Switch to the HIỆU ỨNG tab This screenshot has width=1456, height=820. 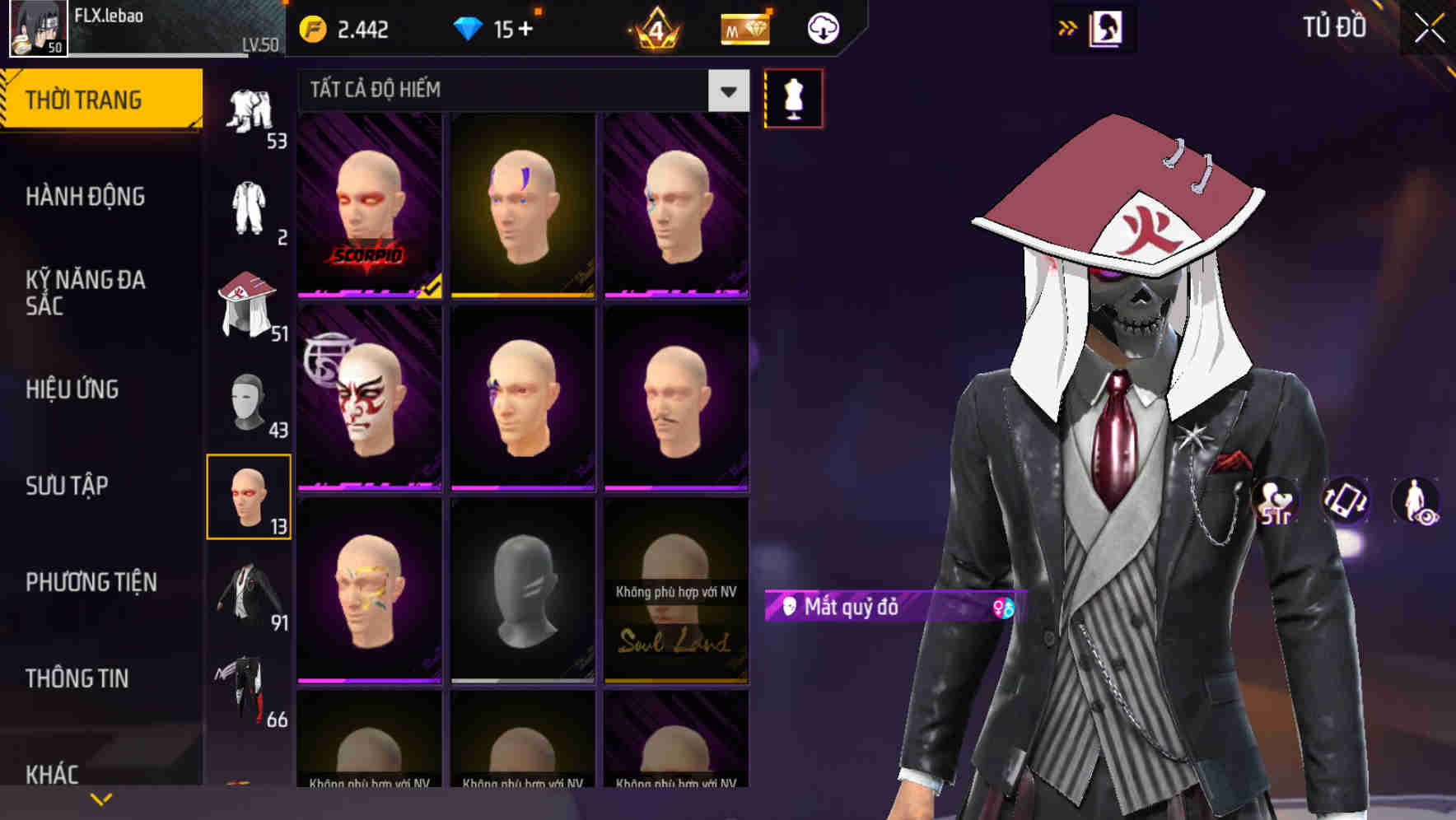point(74,389)
